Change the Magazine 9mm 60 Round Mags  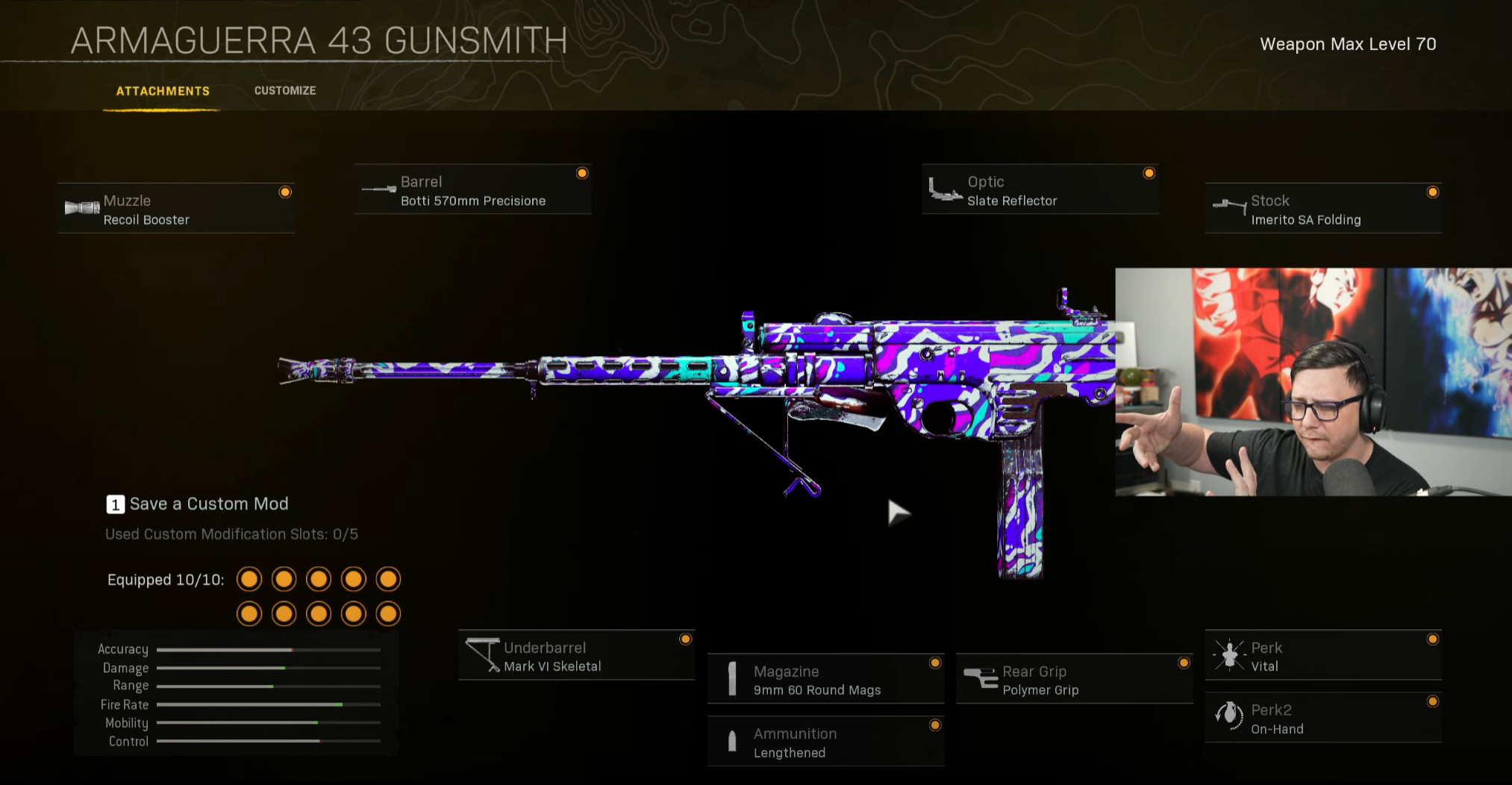pyautogui.click(x=825, y=681)
